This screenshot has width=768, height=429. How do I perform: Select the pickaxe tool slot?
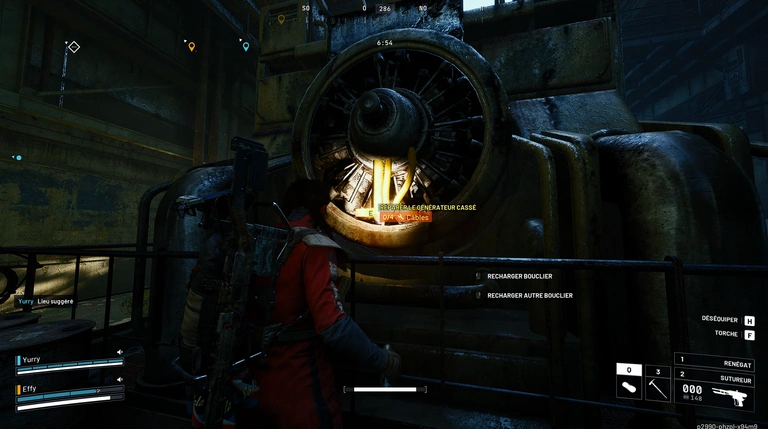(x=657, y=385)
